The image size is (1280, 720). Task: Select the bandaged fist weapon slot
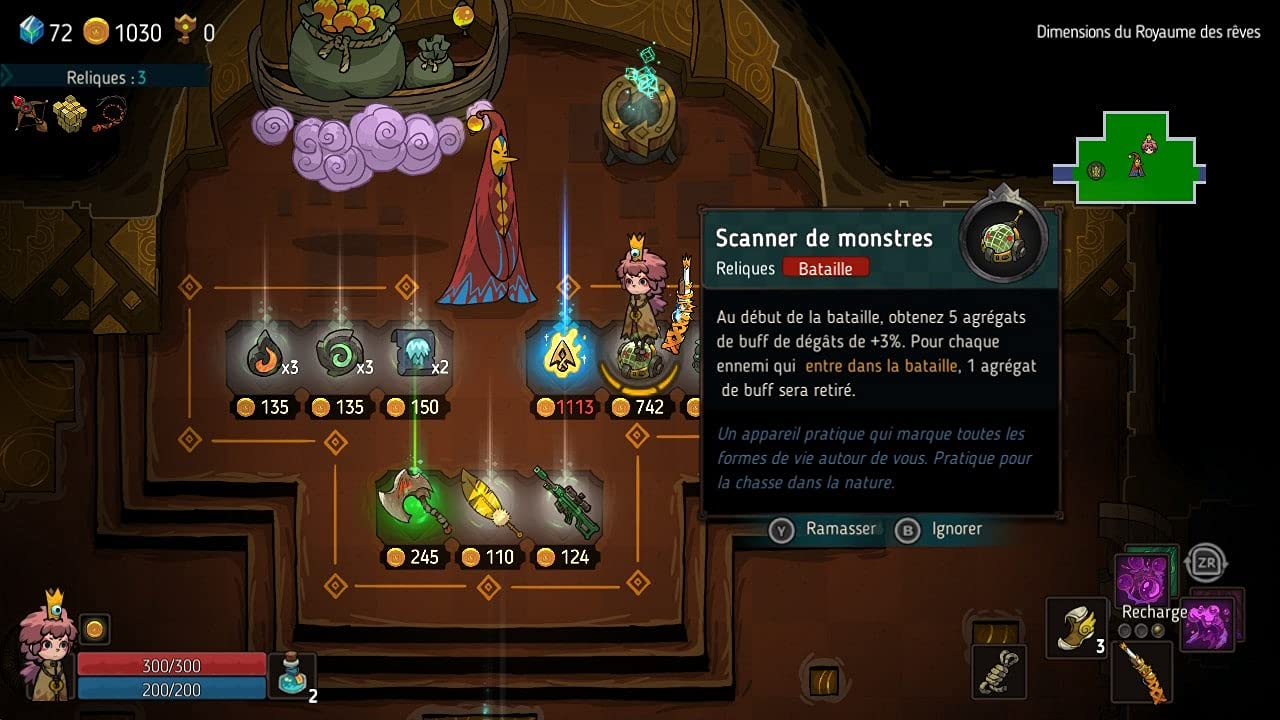[998, 672]
